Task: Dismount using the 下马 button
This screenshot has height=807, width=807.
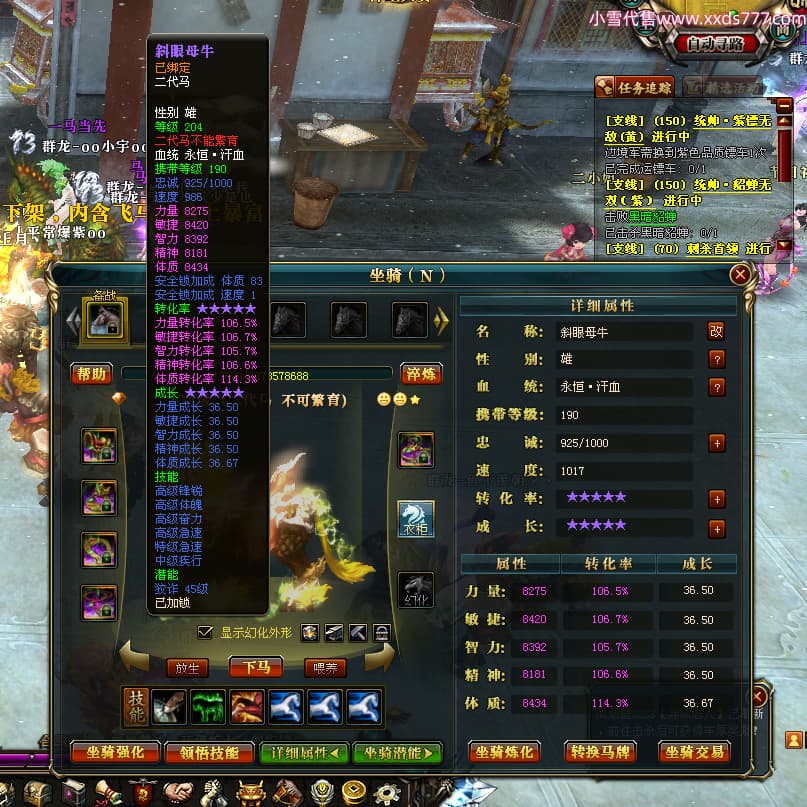Action: point(256,667)
